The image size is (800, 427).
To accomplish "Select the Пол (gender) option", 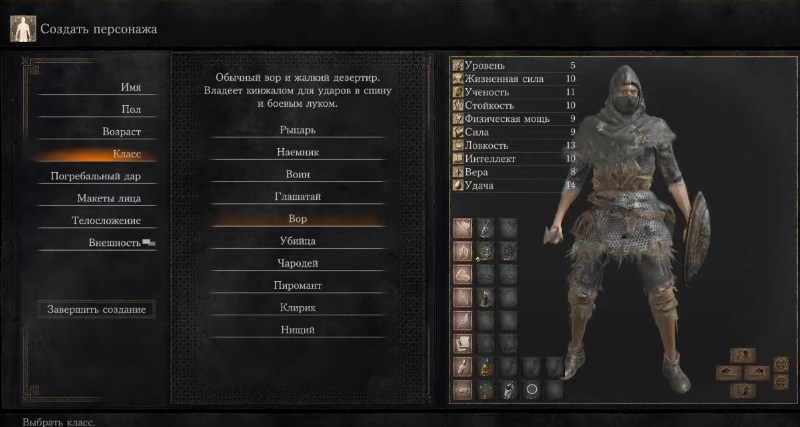I will (x=130, y=109).
